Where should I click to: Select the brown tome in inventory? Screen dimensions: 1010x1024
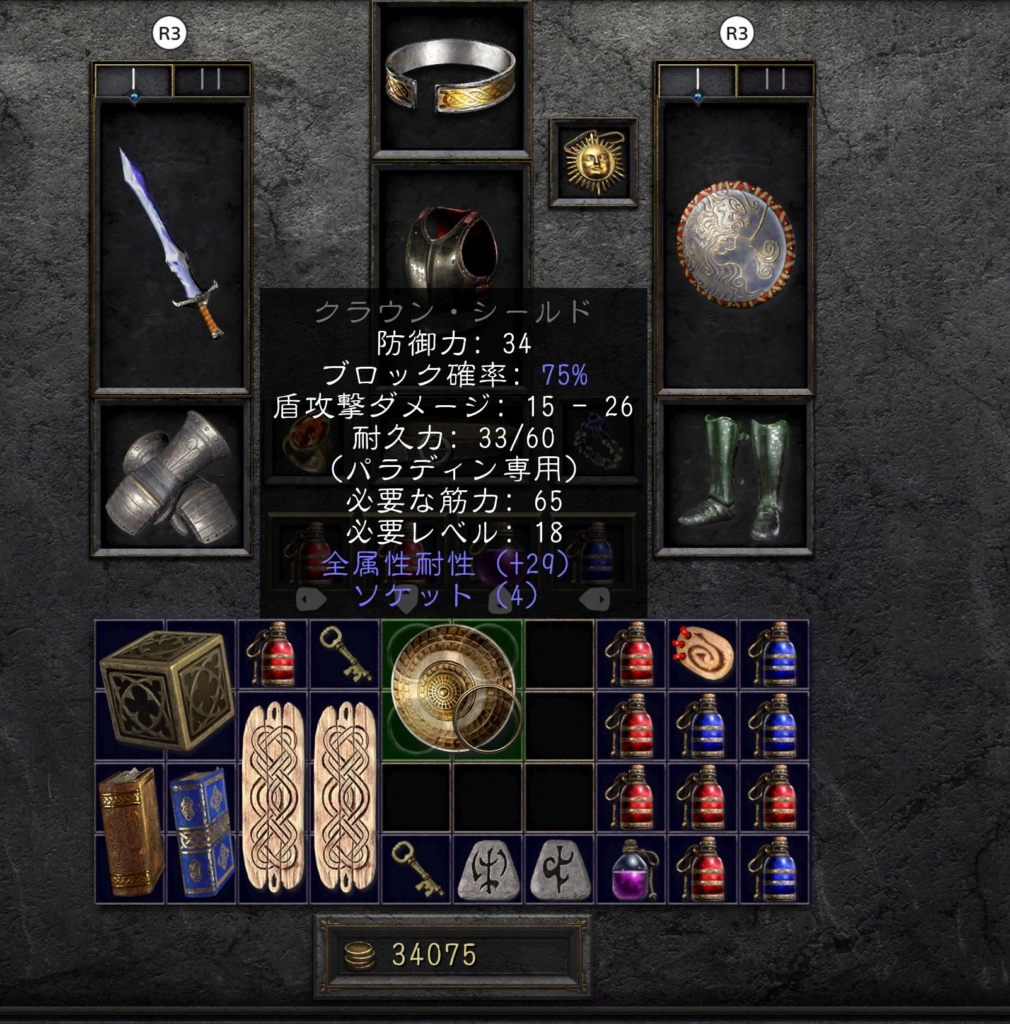pyautogui.click(x=131, y=832)
